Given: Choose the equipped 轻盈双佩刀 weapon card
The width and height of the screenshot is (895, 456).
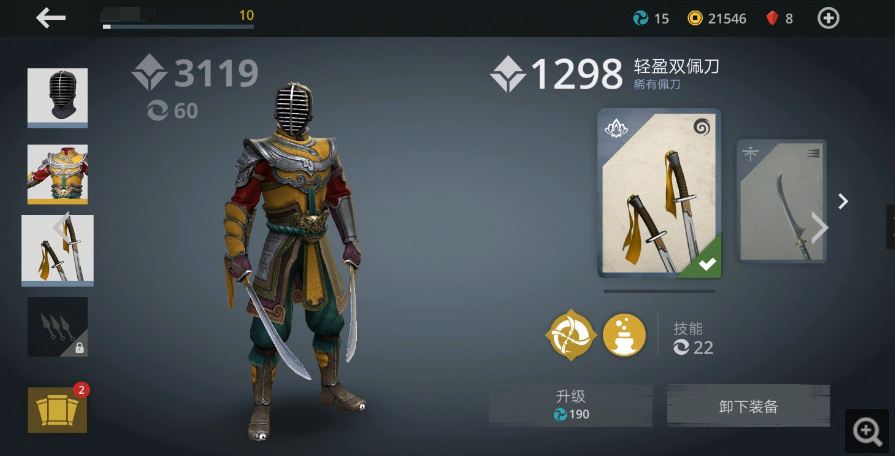Looking at the screenshot, I should coord(659,193).
